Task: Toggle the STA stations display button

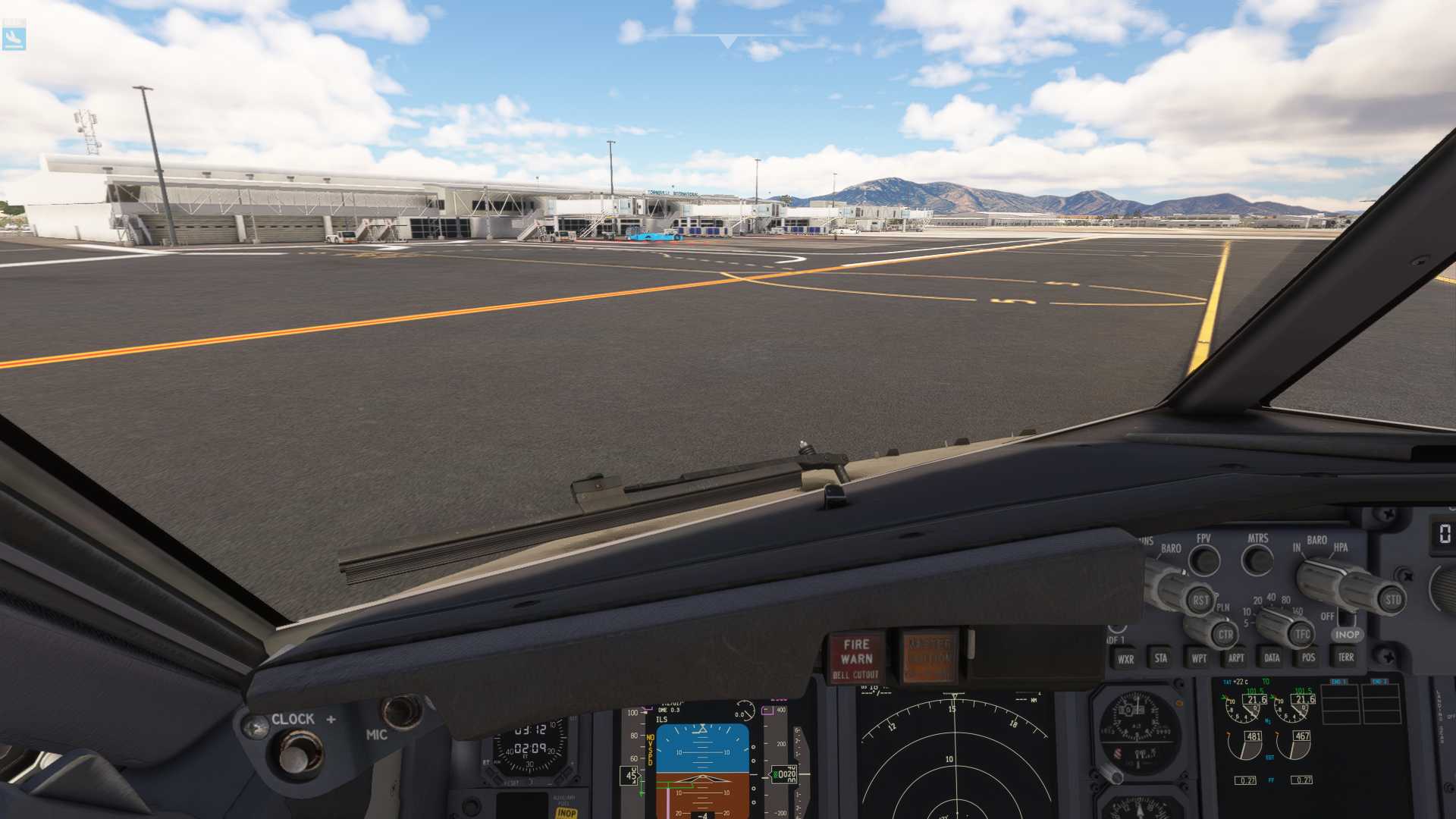Action: [x=1160, y=658]
